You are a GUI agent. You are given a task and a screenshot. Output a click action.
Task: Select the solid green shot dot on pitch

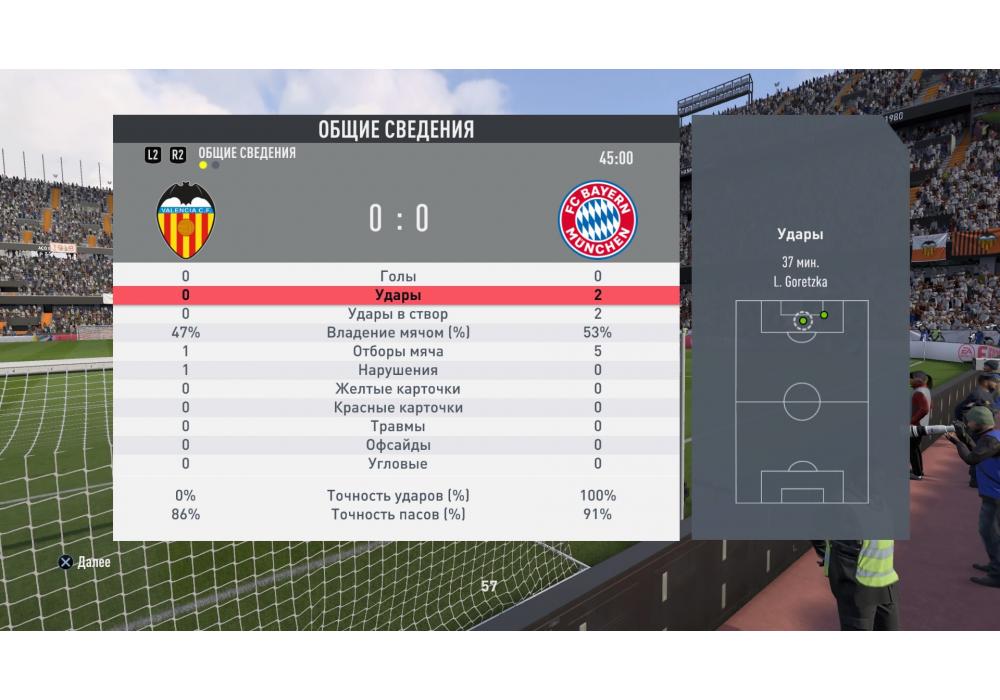824,315
